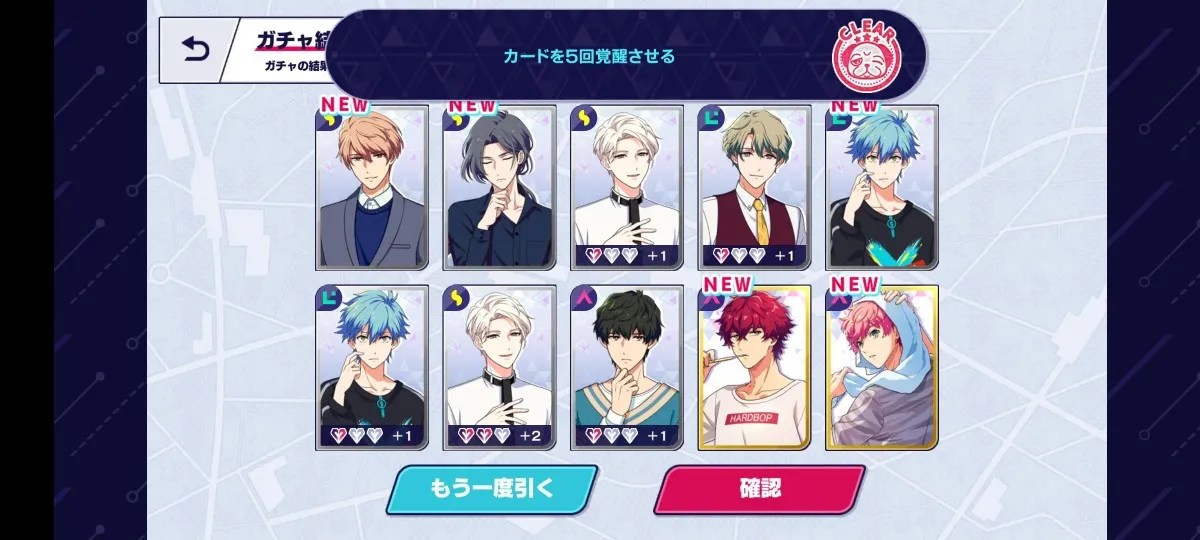Confirm results with the 確認 button
Image resolution: width=1200 pixels, height=540 pixels.
pyautogui.click(x=760, y=489)
